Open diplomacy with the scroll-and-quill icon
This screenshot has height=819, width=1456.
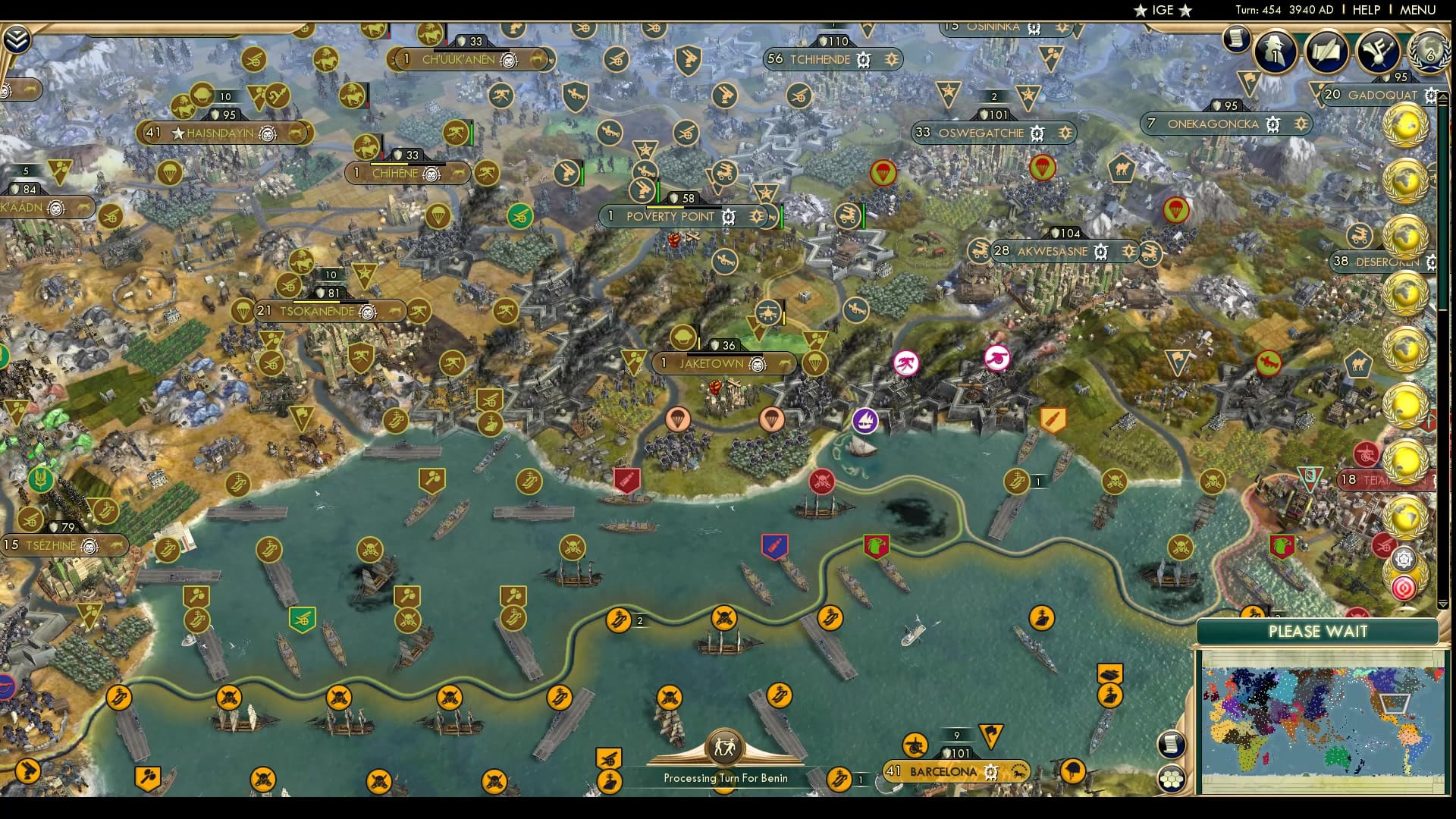pyautogui.click(x=1326, y=52)
